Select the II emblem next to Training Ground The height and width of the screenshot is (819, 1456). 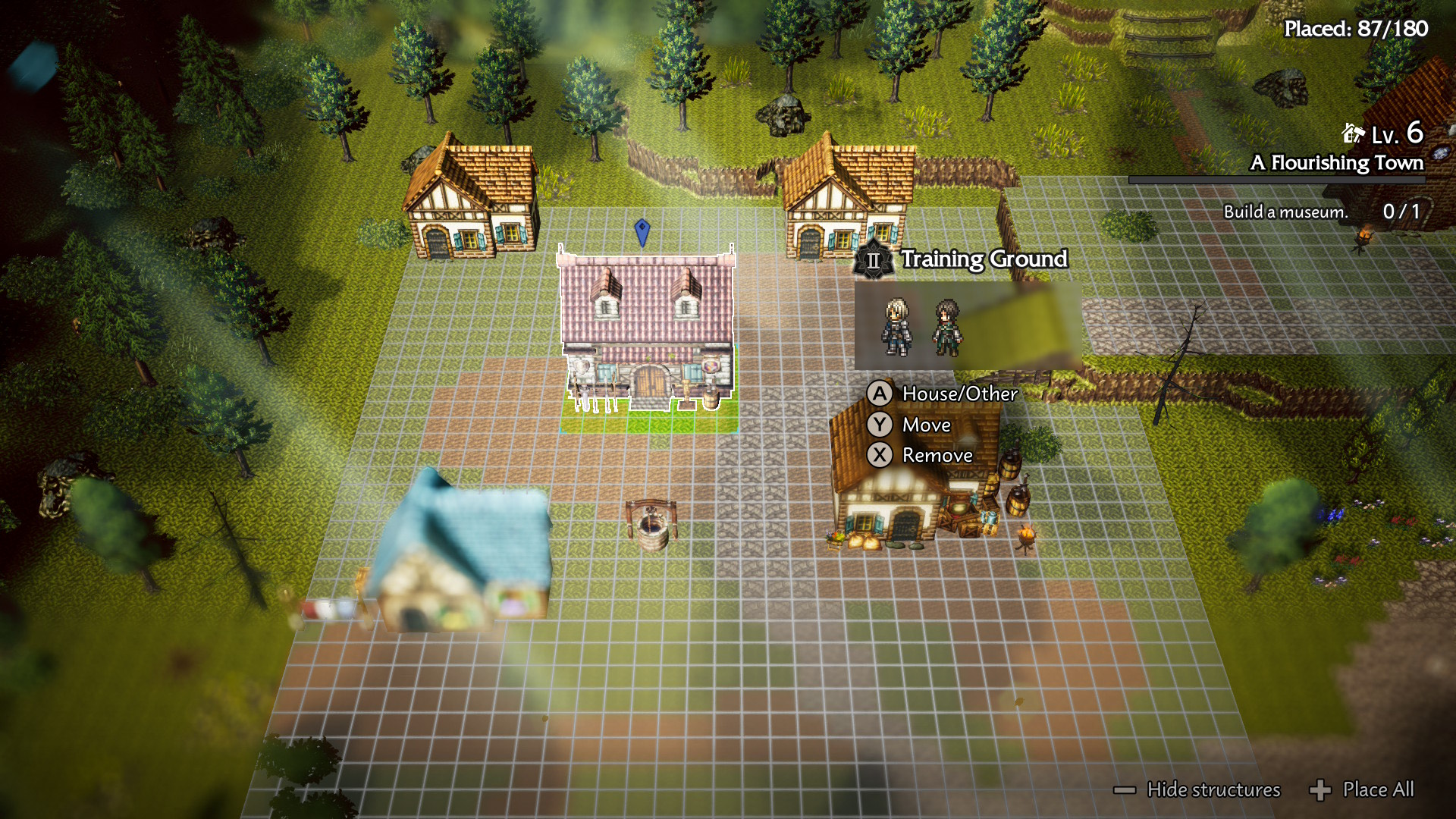pyautogui.click(x=873, y=262)
